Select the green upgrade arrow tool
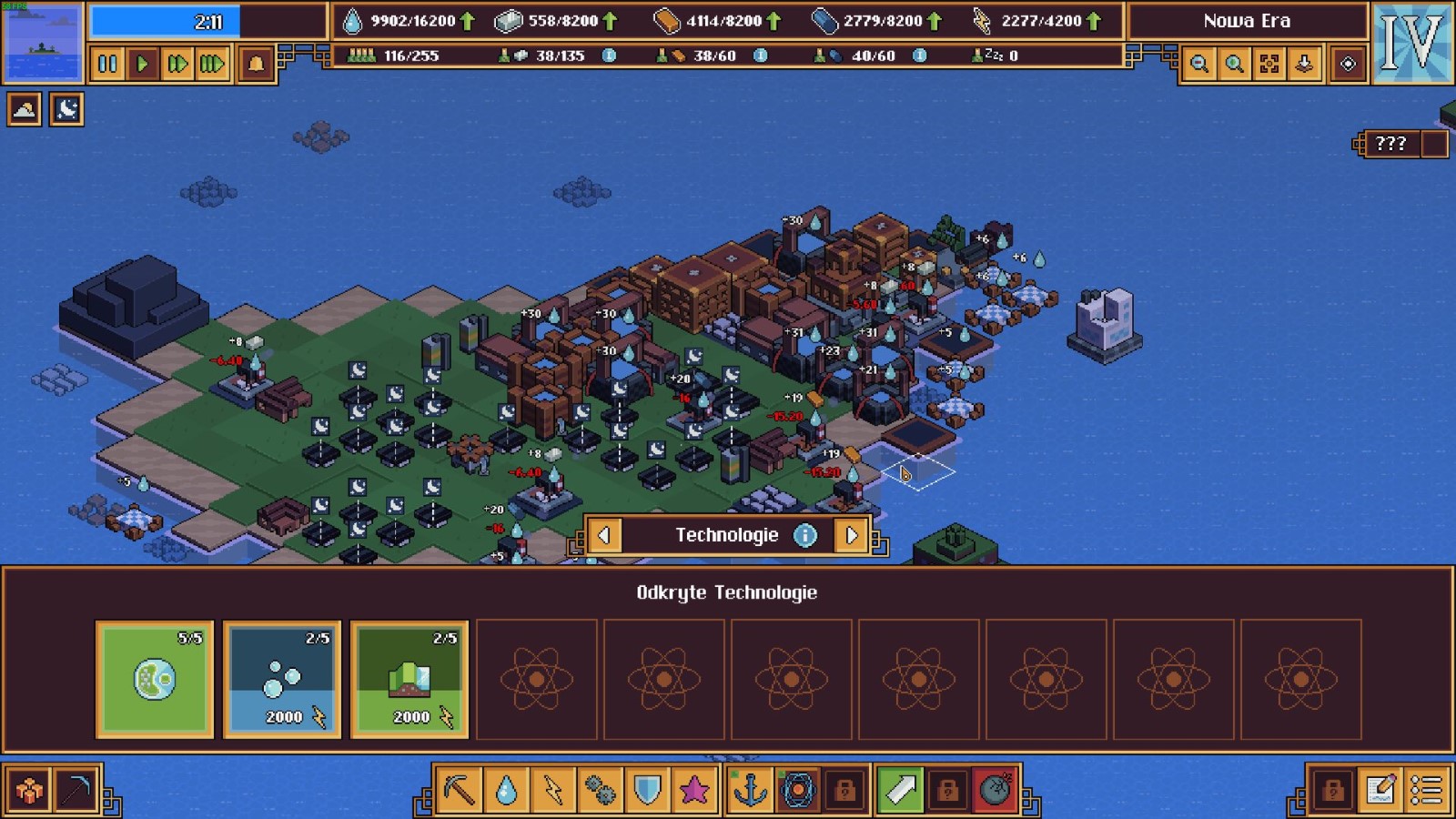Viewport: 1456px width, 819px height. coord(901,789)
